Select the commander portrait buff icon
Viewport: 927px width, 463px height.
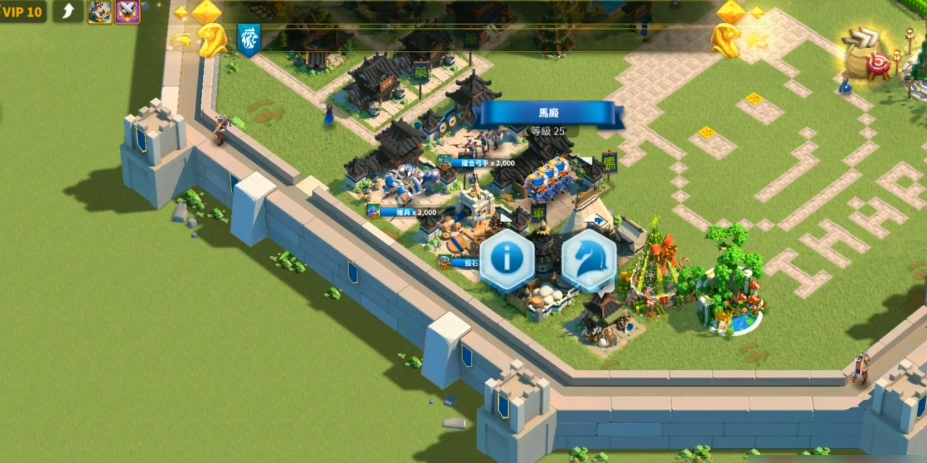(100, 12)
